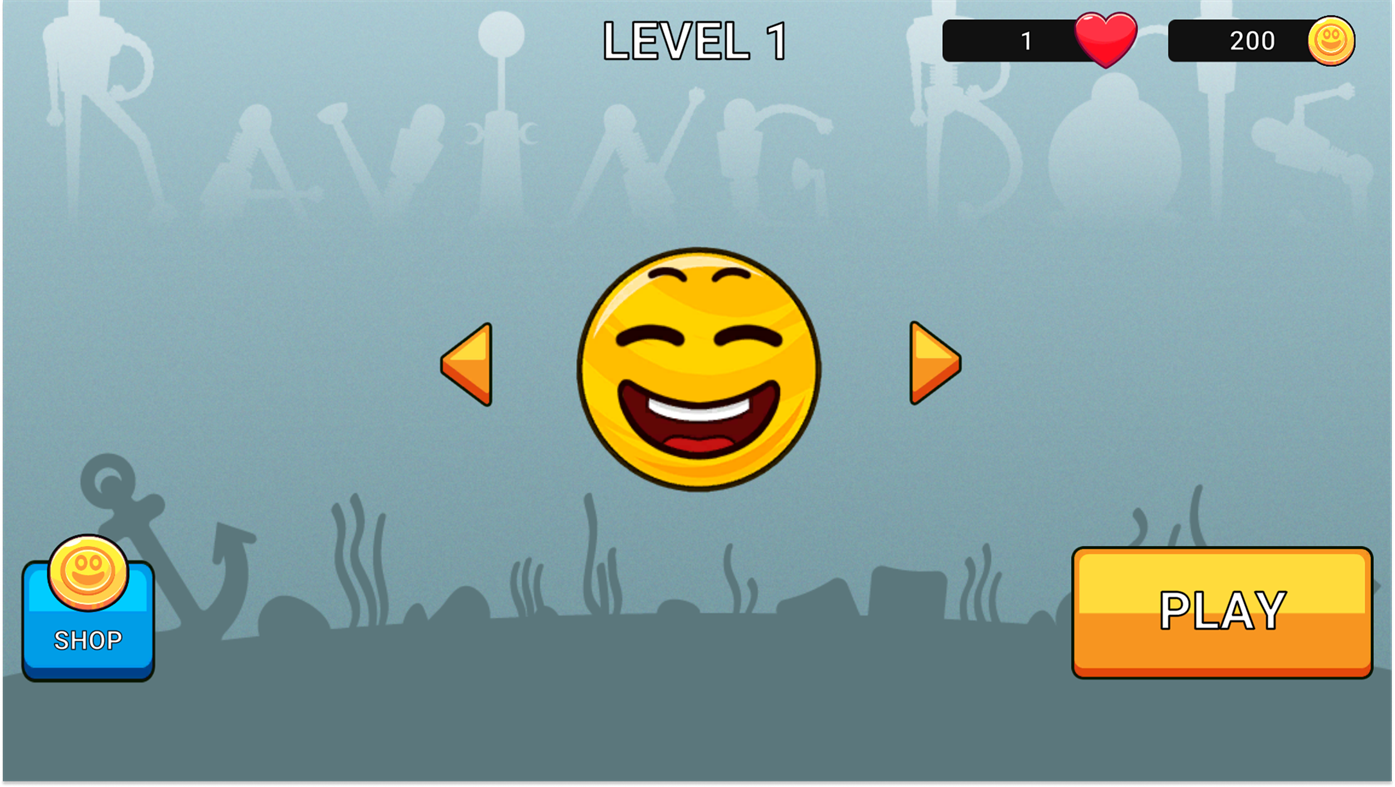
Task: Click the heart in the lives display panel
Action: click(1105, 39)
